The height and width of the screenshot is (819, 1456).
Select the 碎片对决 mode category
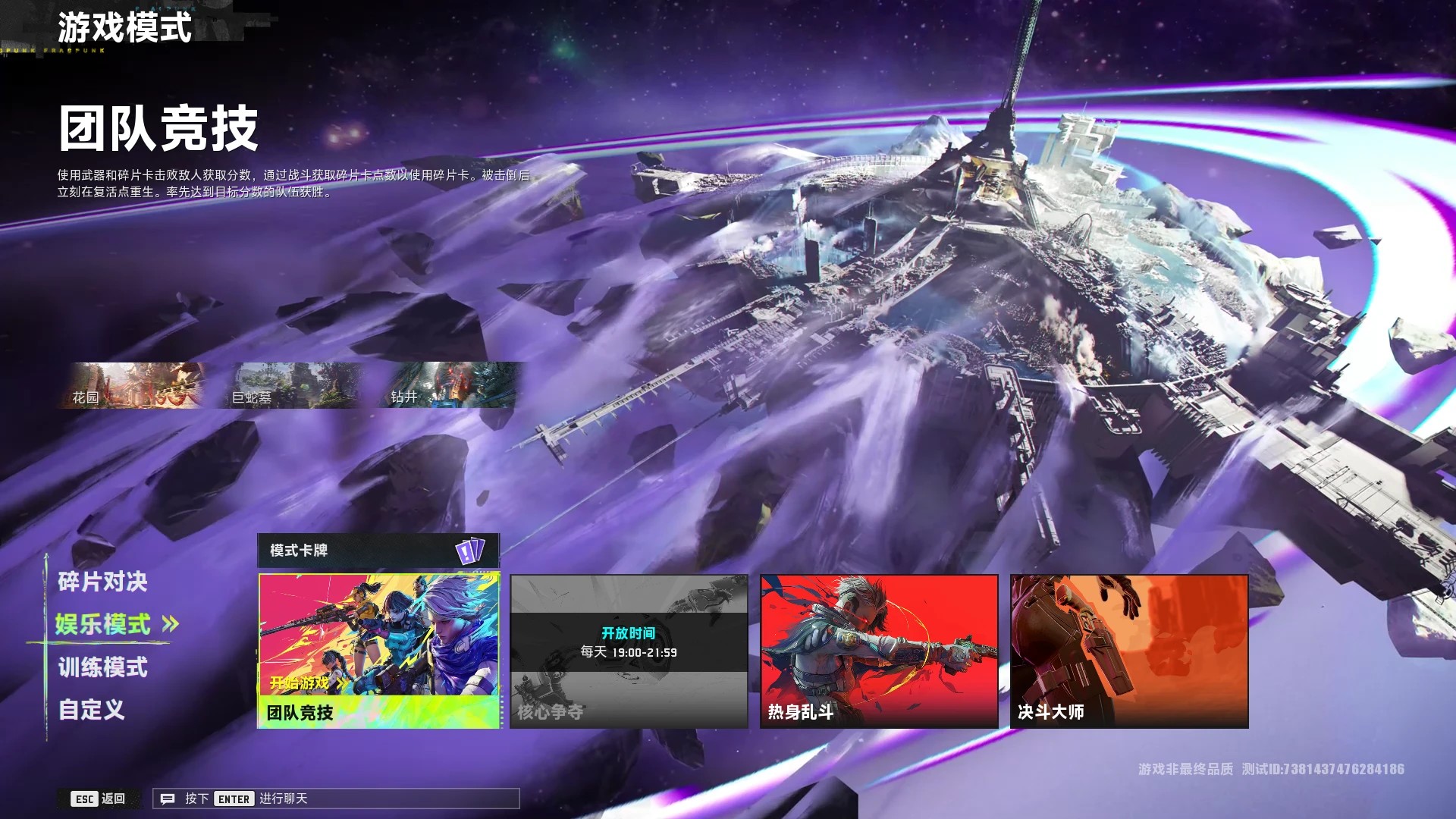102,582
